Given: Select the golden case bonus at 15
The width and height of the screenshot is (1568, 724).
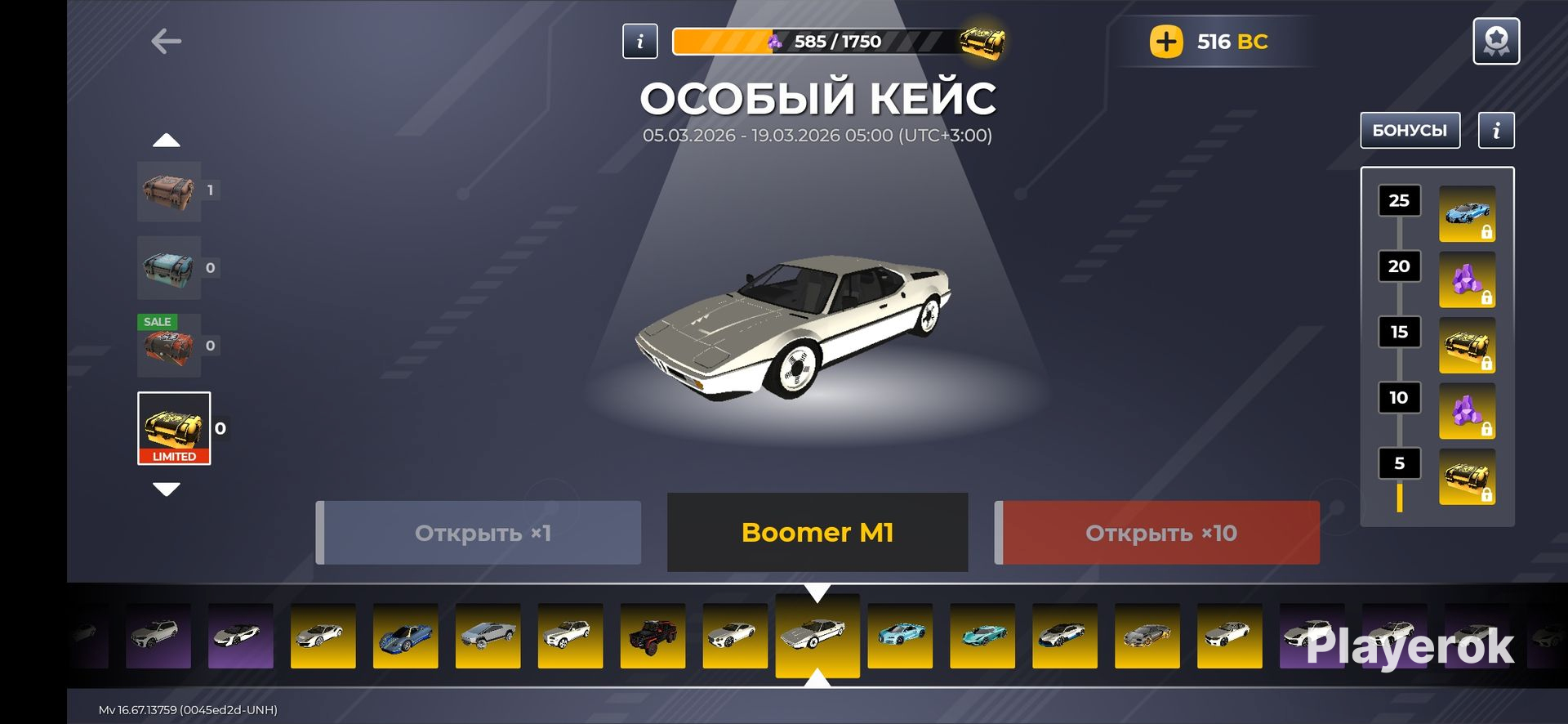Looking at the screenshot, I should [1467, 346].
